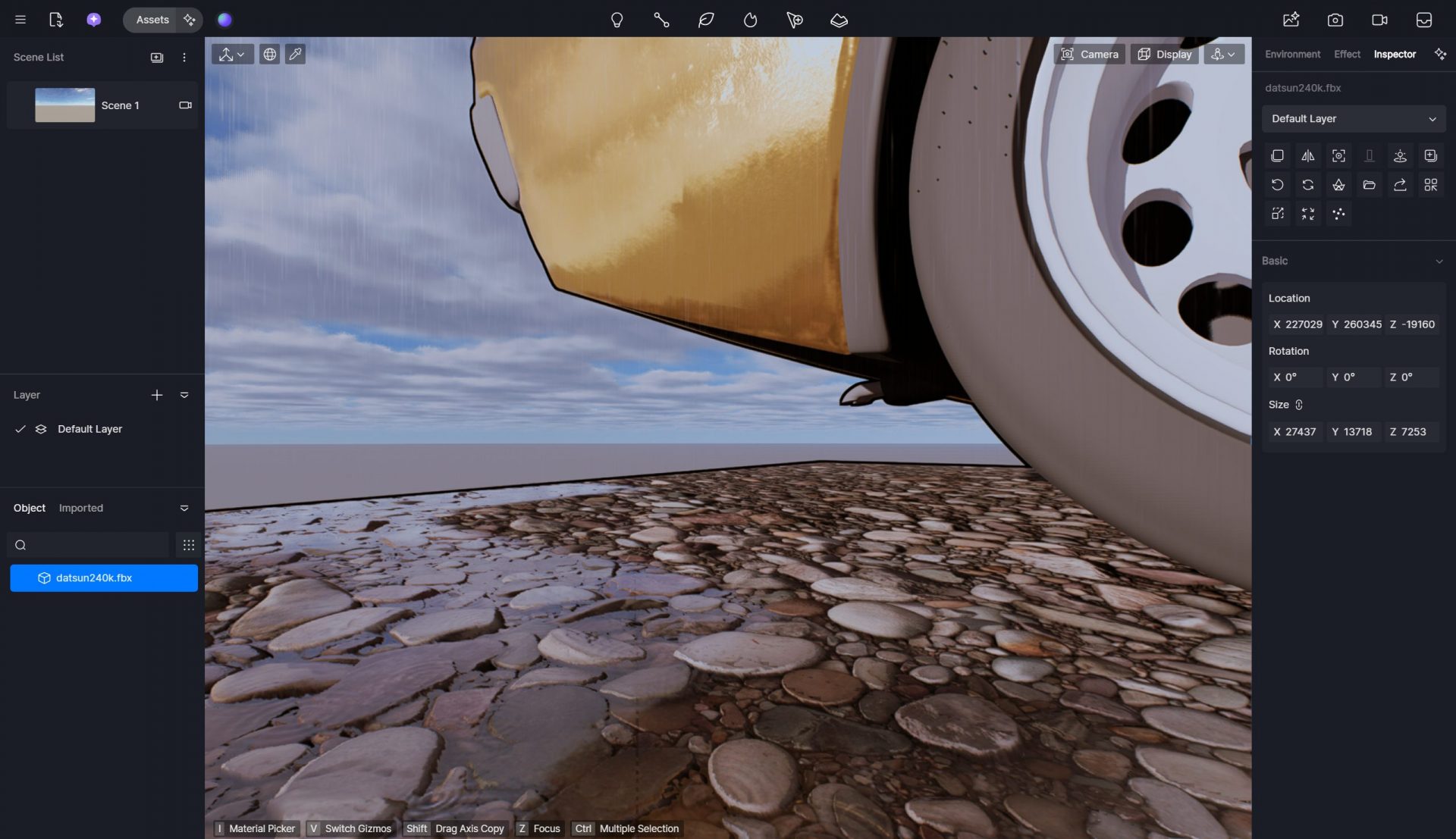The height and width of the screenshot is (839, 1456).
Task: Collapse the Basic section
Action: tap(1439, 261)
